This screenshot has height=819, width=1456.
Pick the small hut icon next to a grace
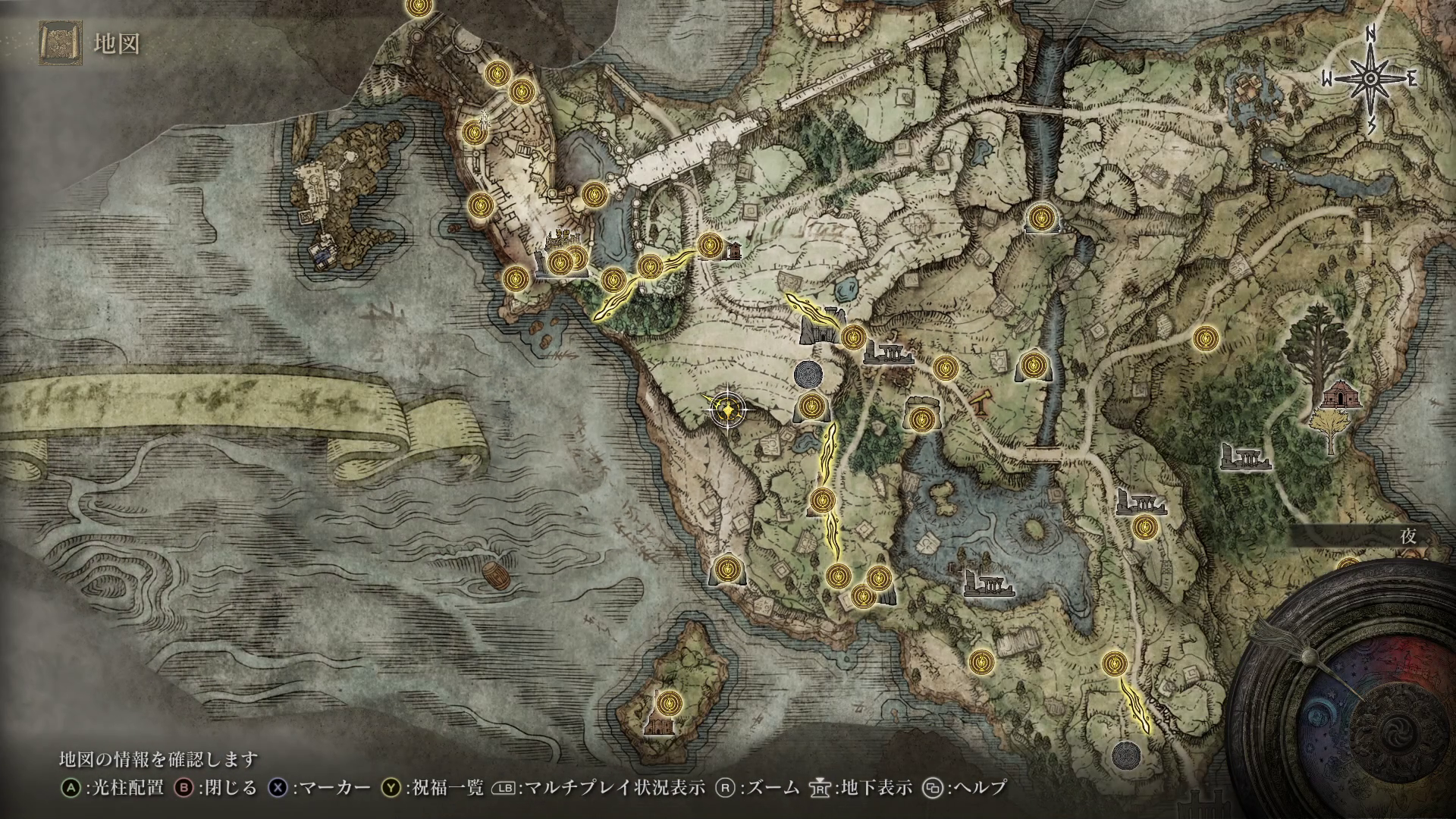tap(732, 250)
